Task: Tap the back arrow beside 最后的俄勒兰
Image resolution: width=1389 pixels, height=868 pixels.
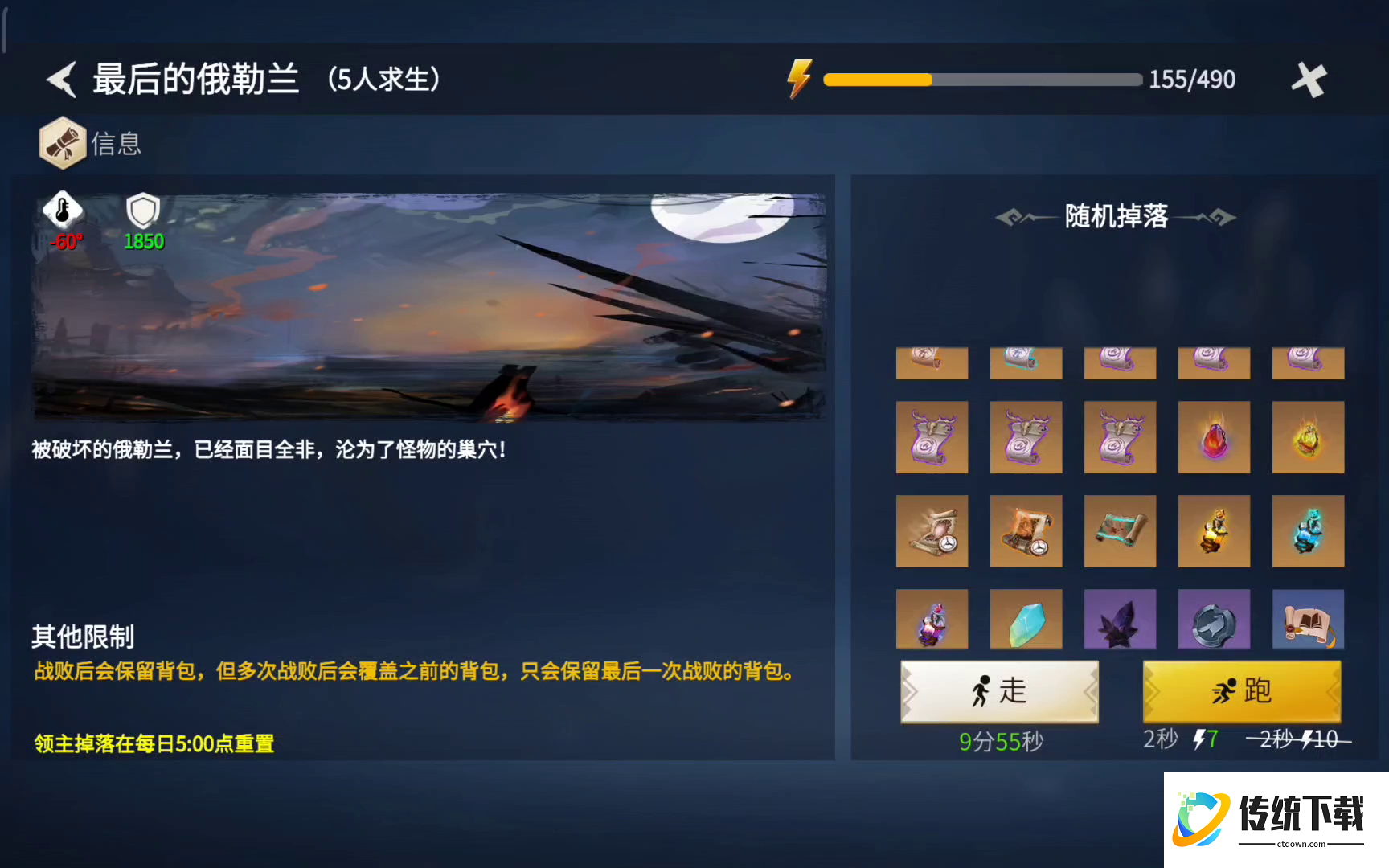Action: pyautogui.click(x=61, y=80)
